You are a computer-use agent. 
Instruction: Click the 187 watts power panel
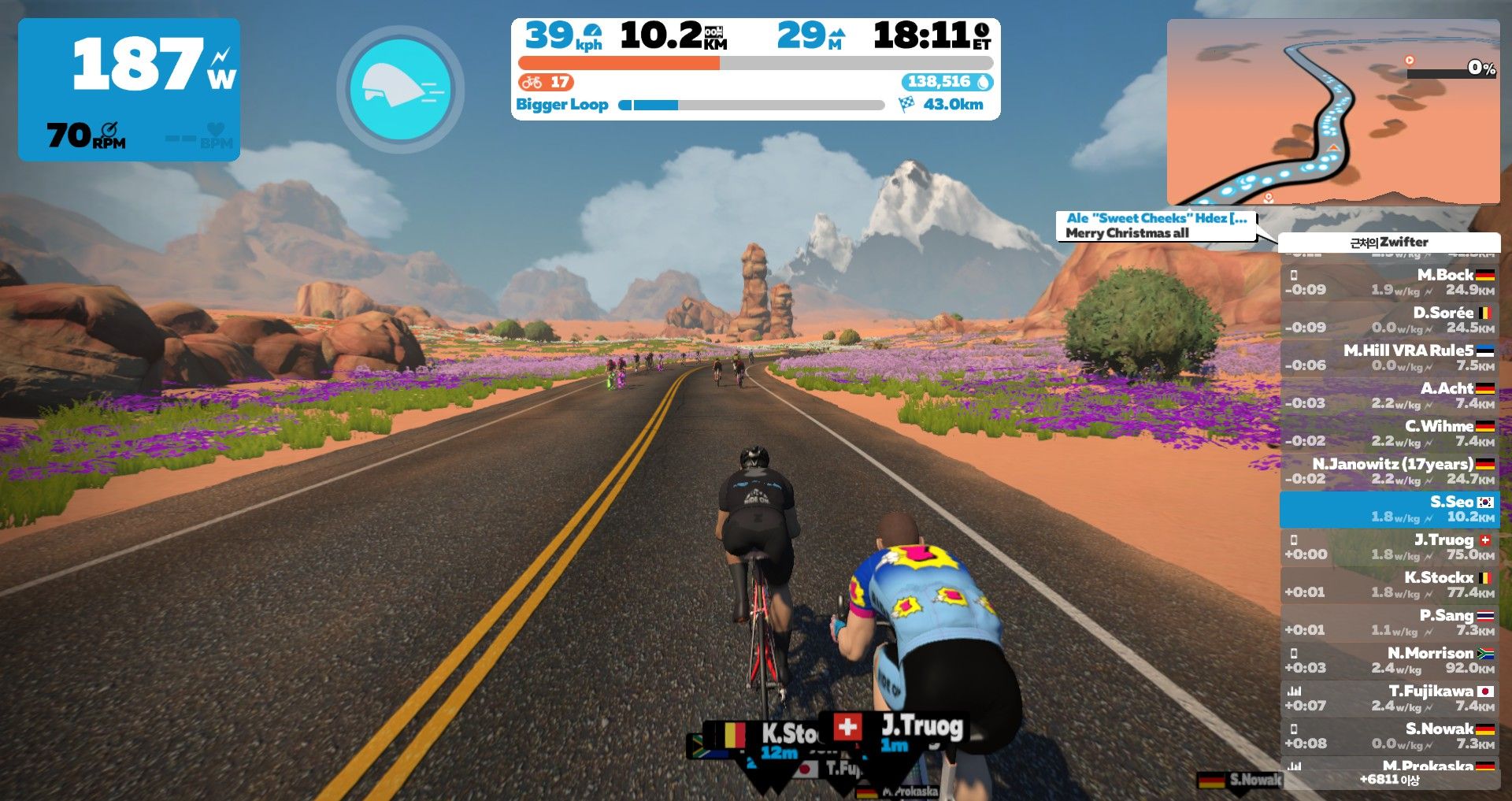(x=129, y=89)
